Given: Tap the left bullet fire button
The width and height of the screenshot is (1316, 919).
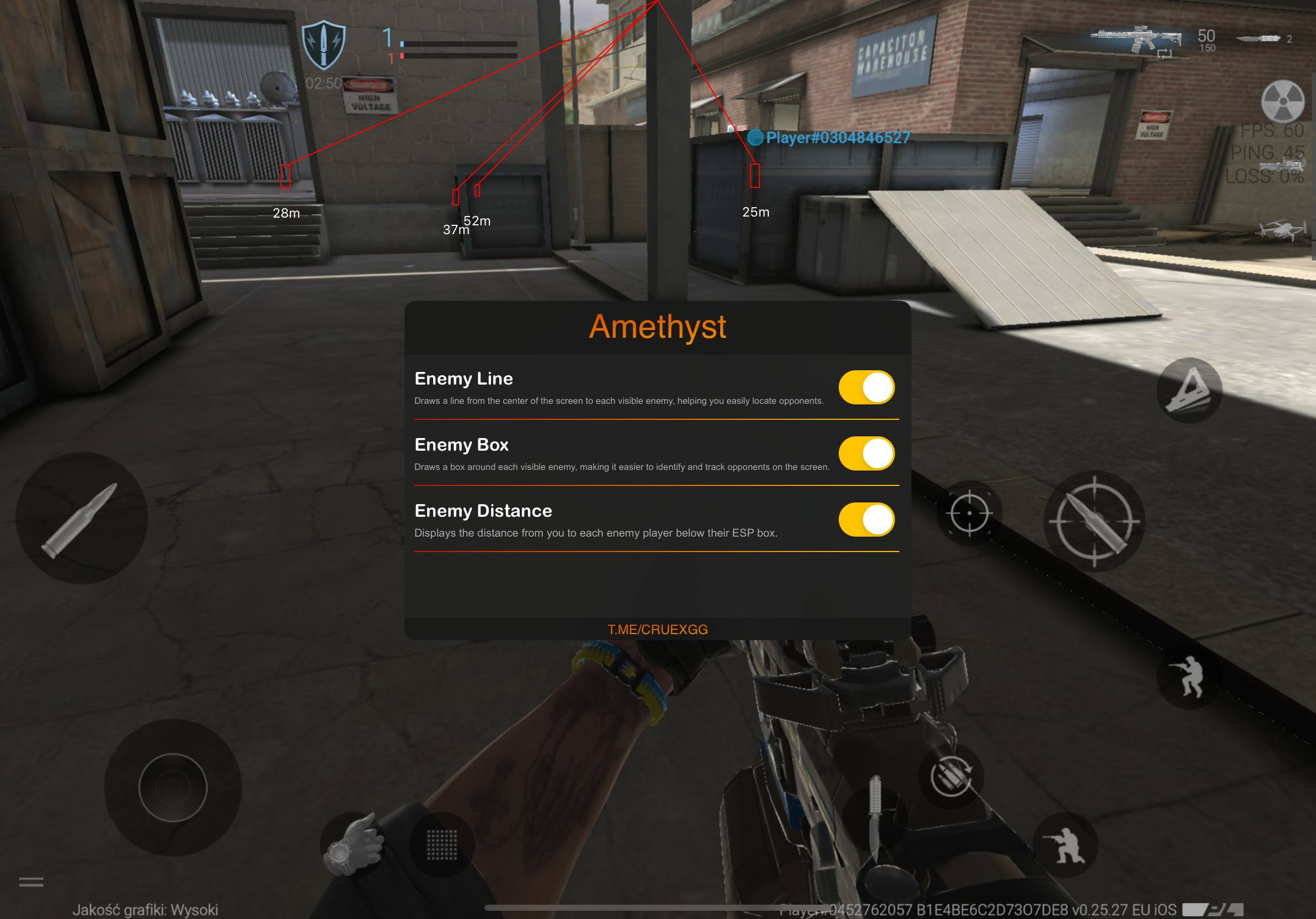Looking at the screenshot, I should (x=82, y=518).
